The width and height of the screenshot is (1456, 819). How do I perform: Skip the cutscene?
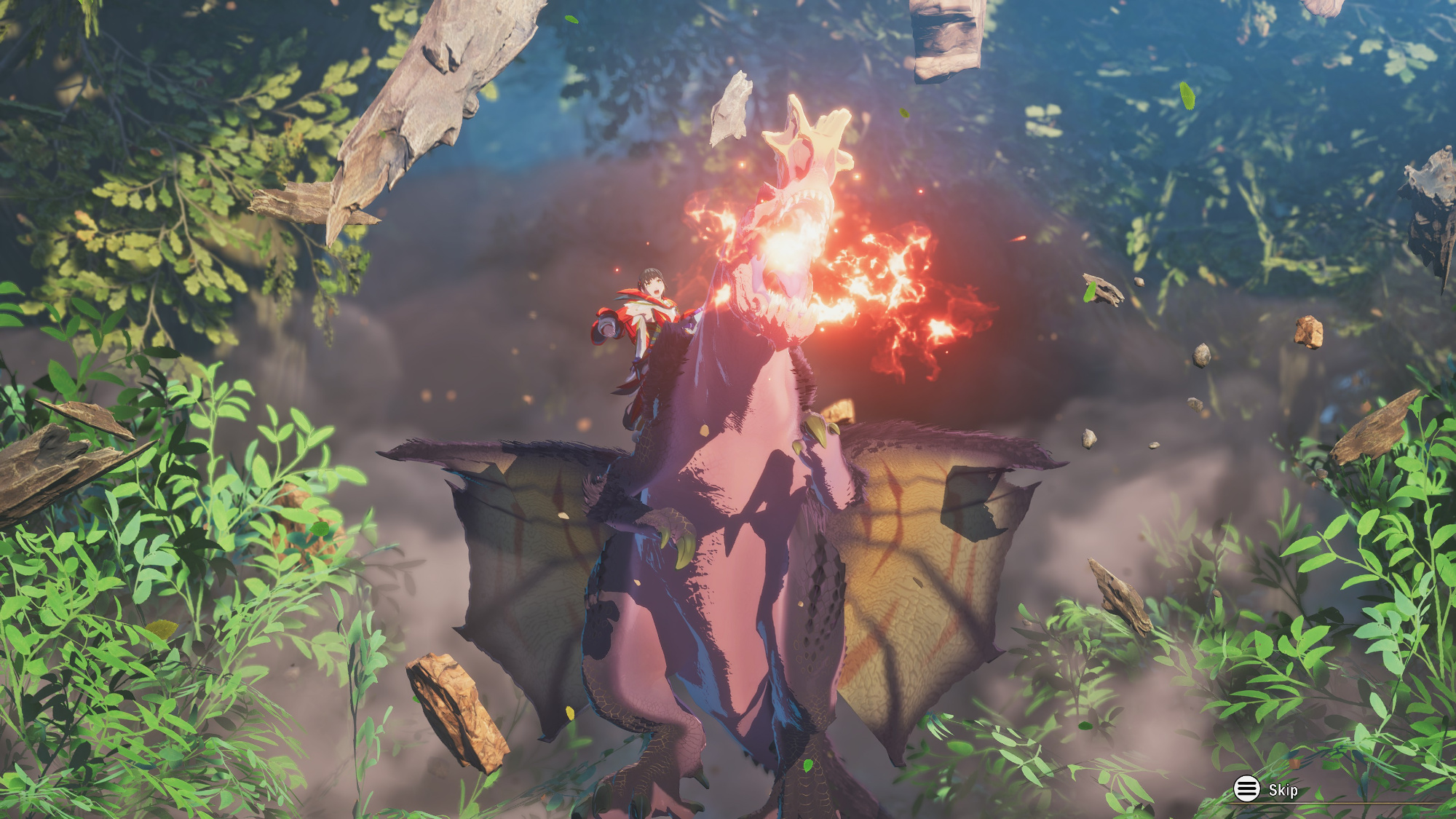click(1265, 789)
